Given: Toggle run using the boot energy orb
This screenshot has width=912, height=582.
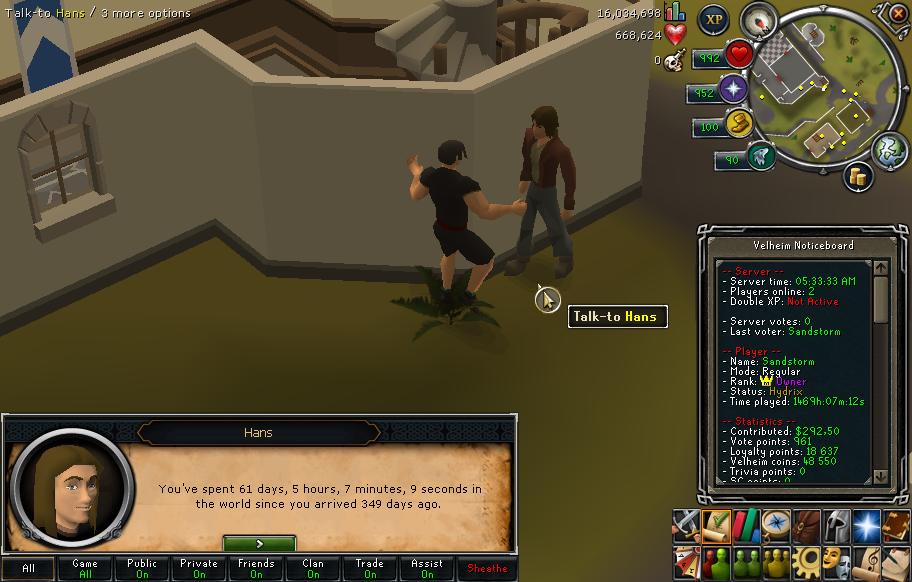Looking at the screenshot, I should (x=739, y=126).
